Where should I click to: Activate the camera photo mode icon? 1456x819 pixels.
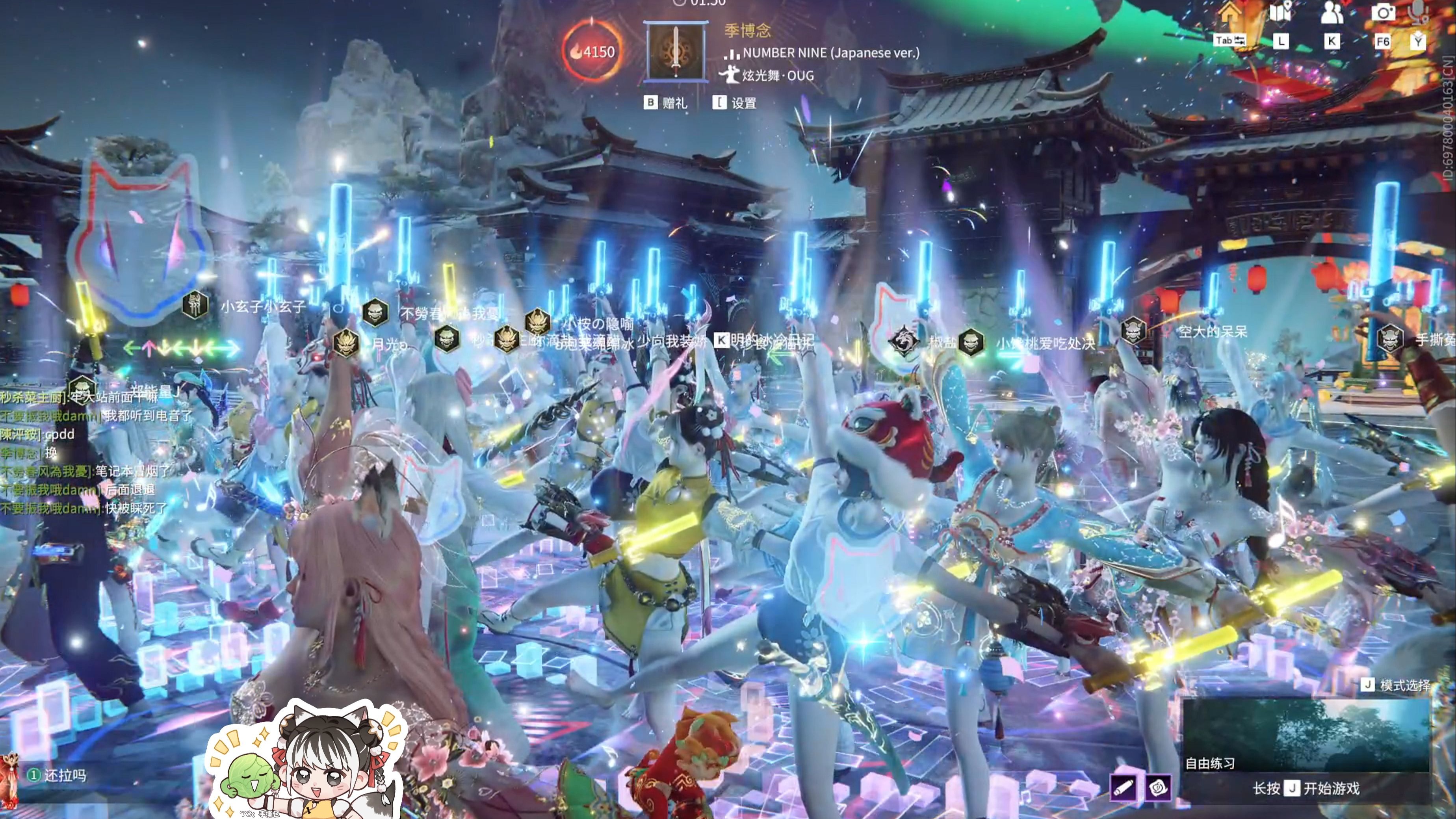[x=1382, y=13]
